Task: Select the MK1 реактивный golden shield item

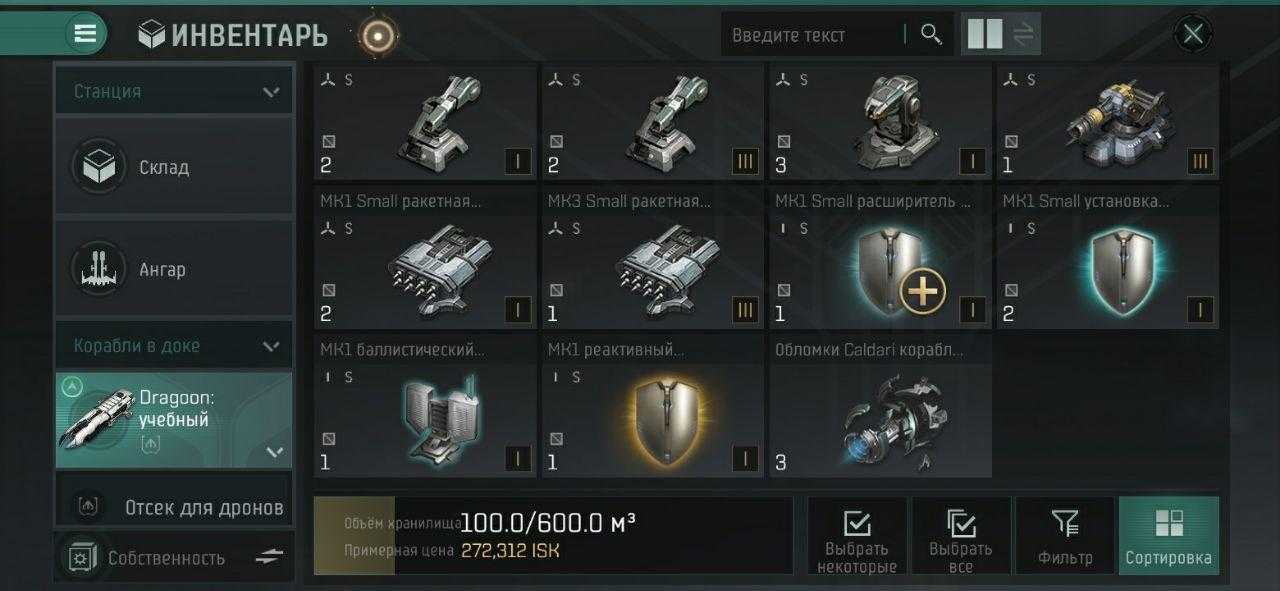Action: point(652,420)
